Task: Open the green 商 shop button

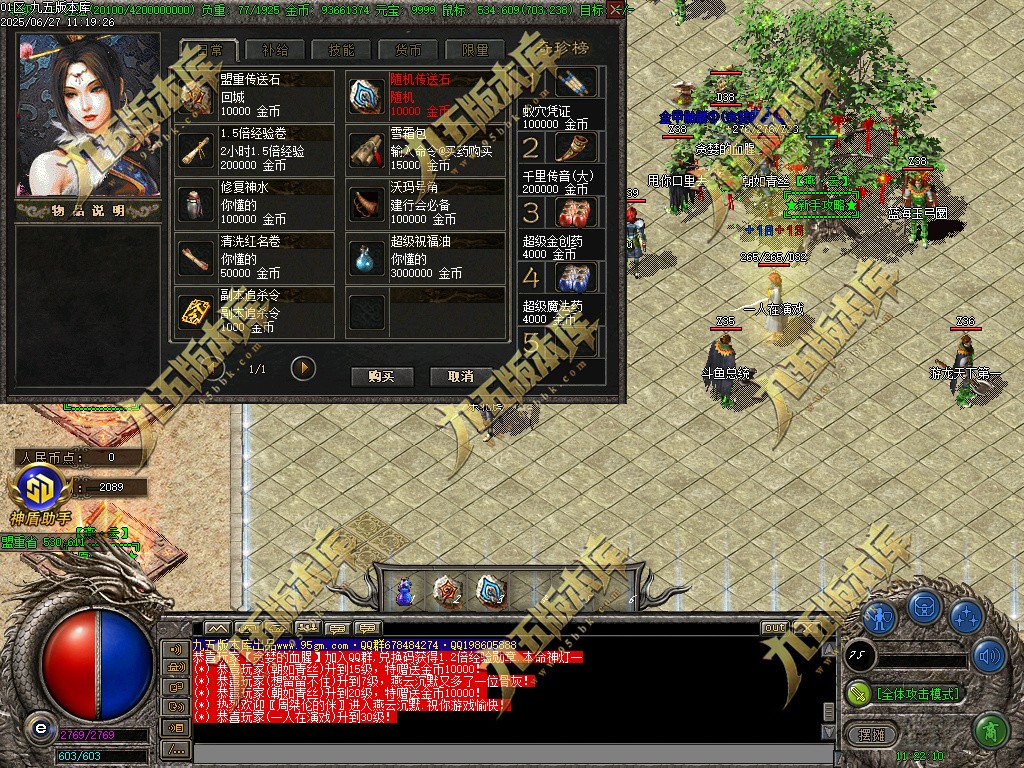Action: [988, 730]
